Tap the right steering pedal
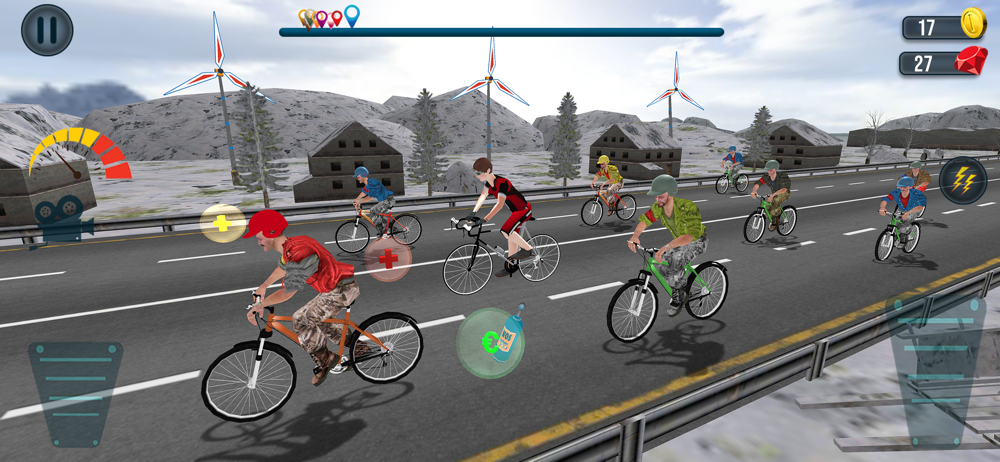Viewport: 1000px width, 462px height. coord(937,368)
